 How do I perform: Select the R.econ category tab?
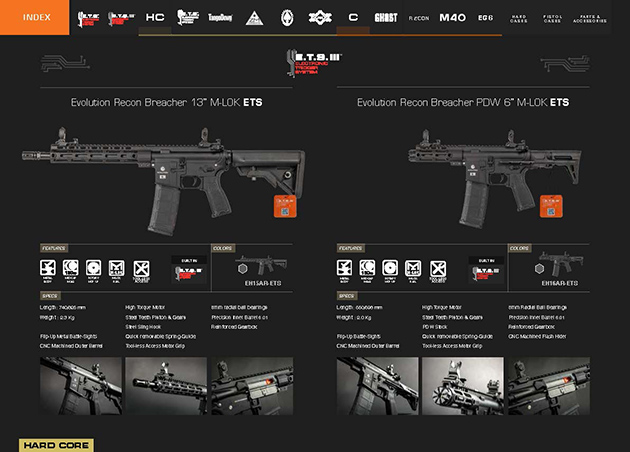418,18
